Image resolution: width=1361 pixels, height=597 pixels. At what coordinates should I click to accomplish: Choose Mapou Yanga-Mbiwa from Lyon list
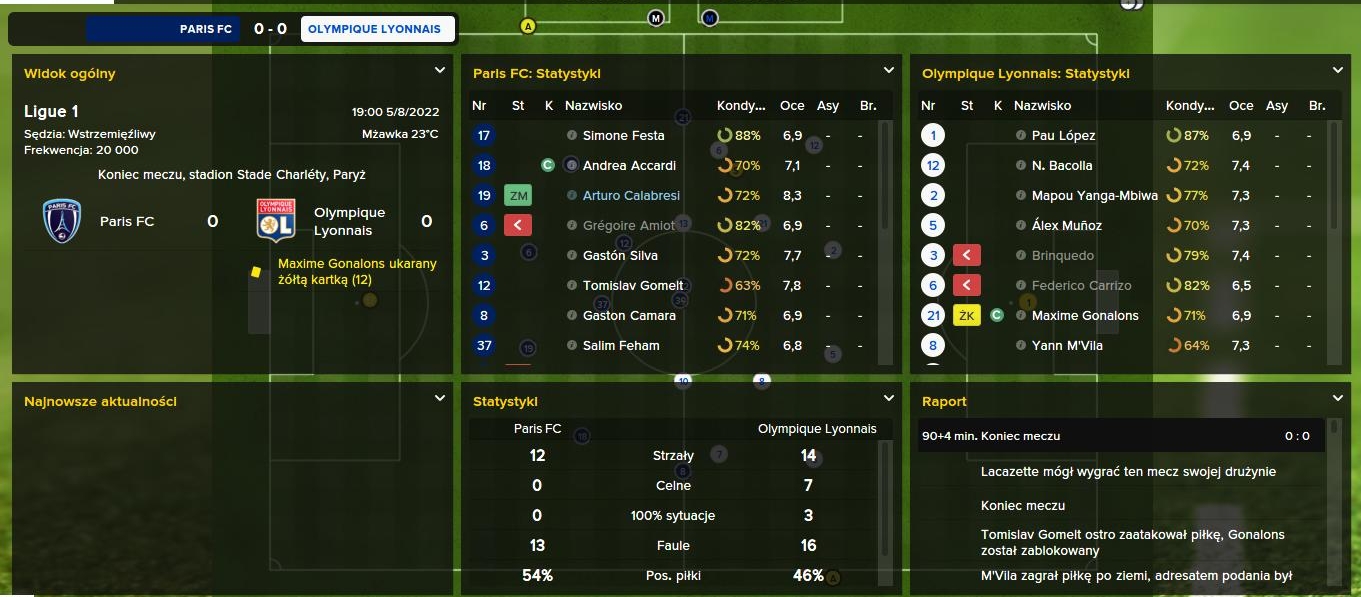[1094, 195]
